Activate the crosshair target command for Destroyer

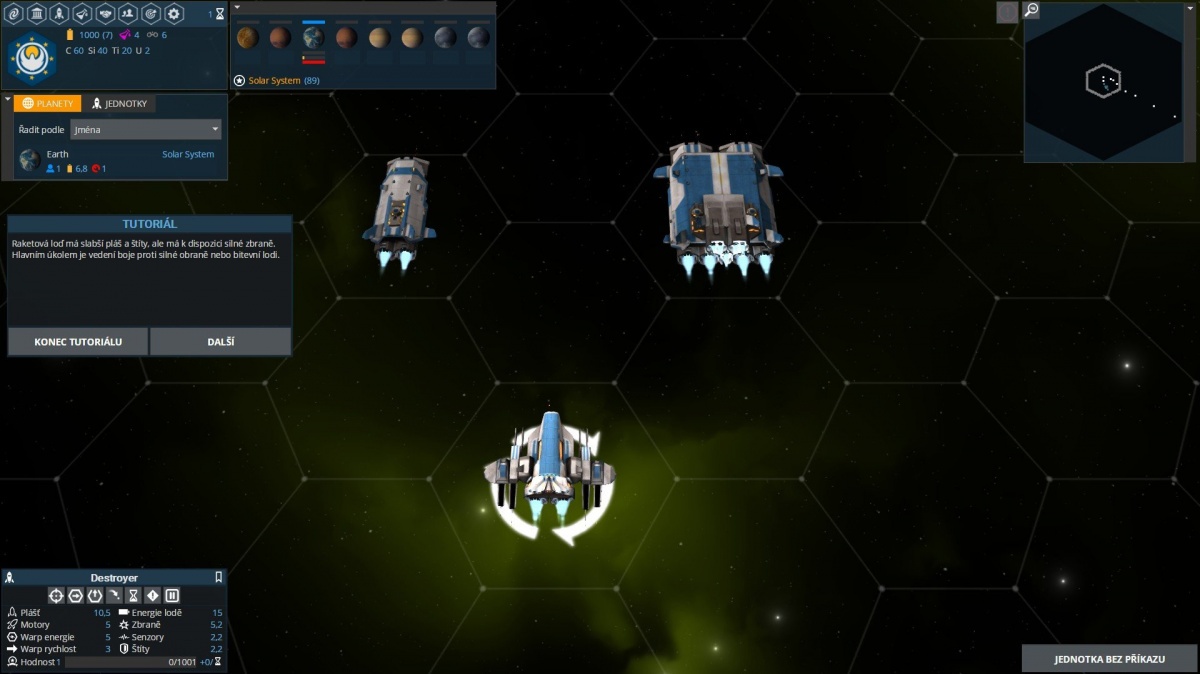point(56,595)
